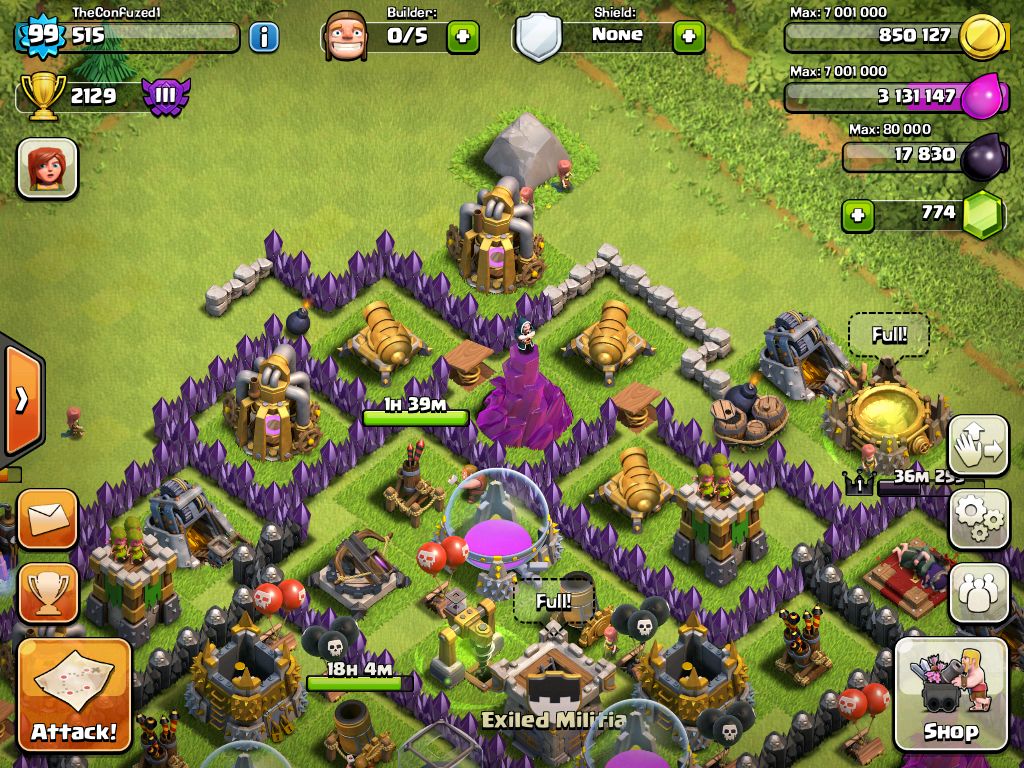View the trophy leaderboard button

(x=47, y=592)
